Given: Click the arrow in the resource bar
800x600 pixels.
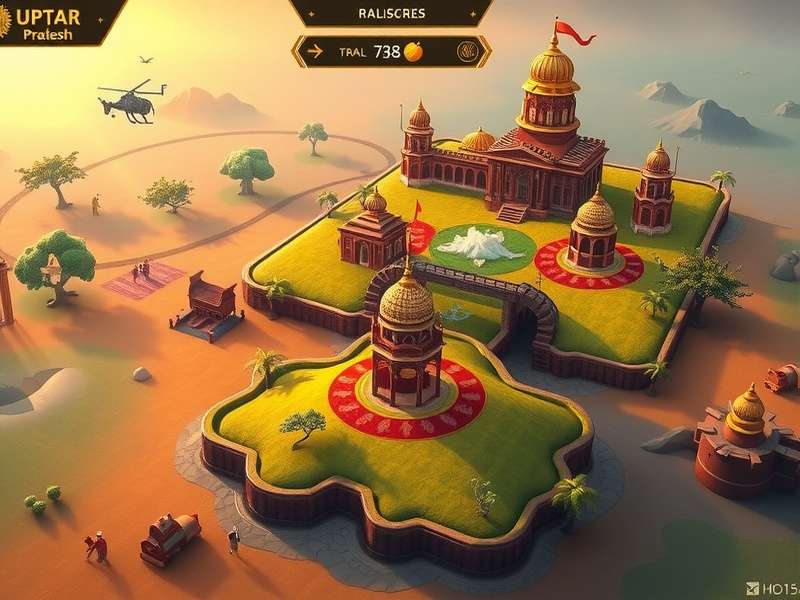Looking at the screenshot, I should [x=315, y=52].
